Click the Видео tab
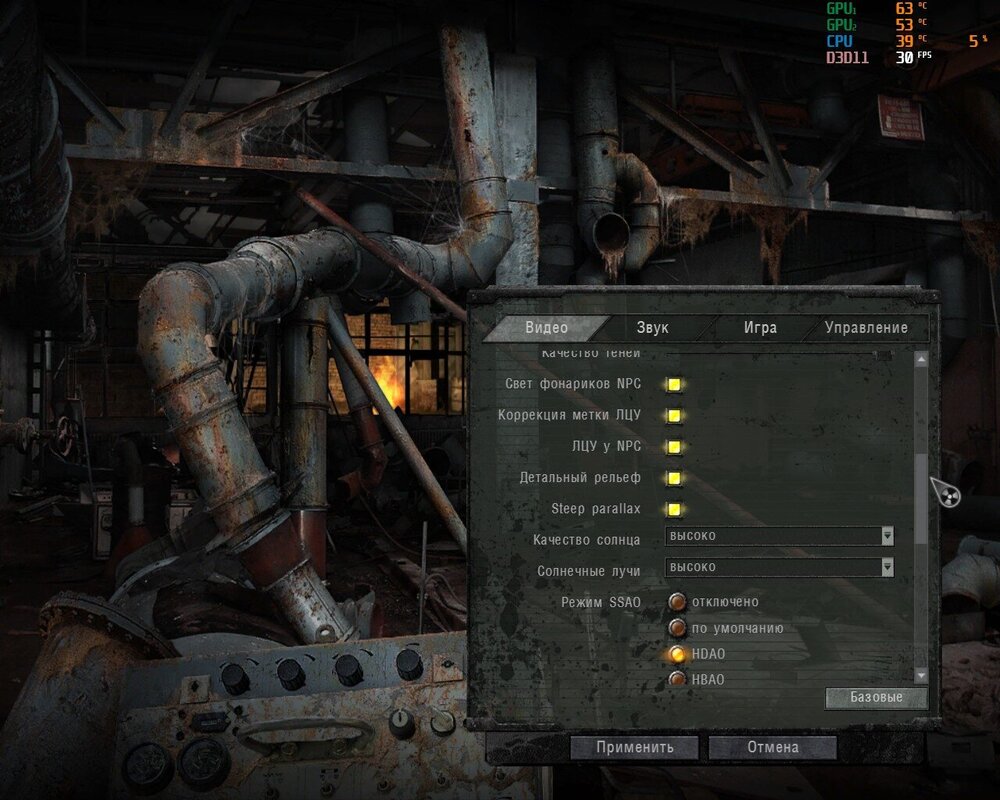 546,328
